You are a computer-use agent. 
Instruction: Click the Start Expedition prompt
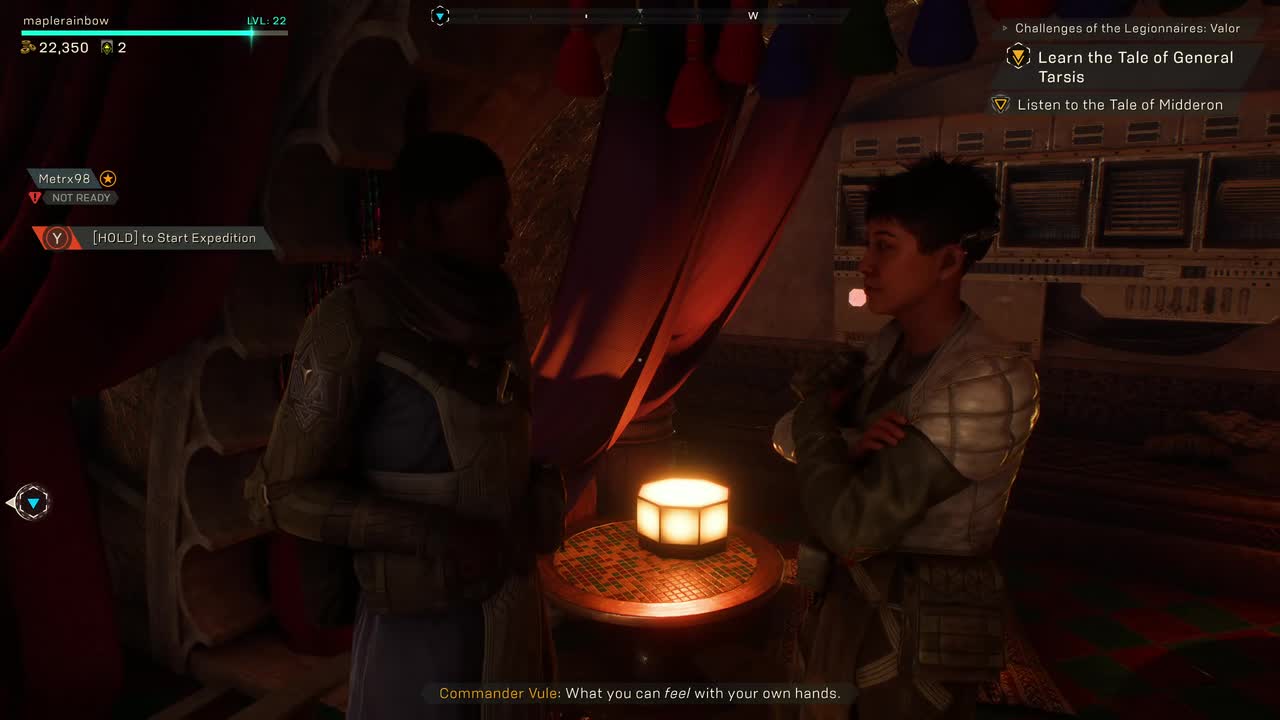pyautogui.click(x=157, y=238)
